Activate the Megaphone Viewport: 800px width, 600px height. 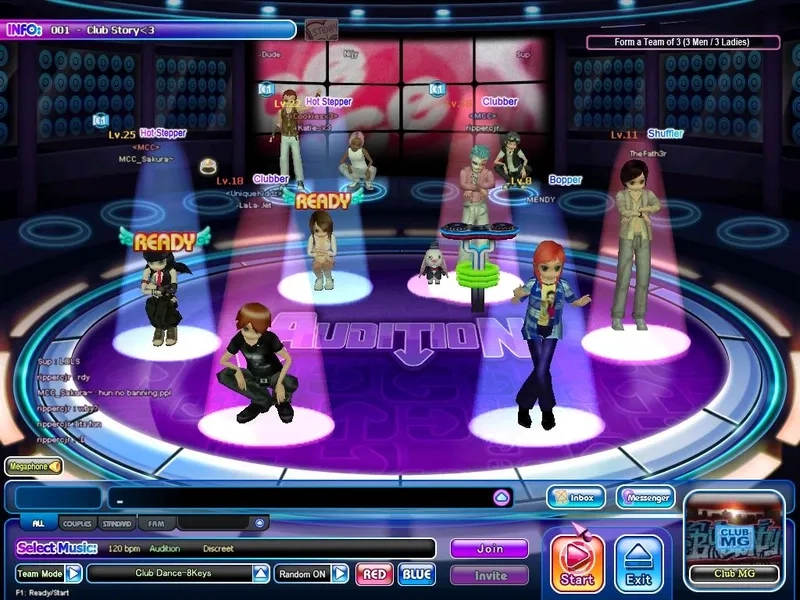click(34, 466)
